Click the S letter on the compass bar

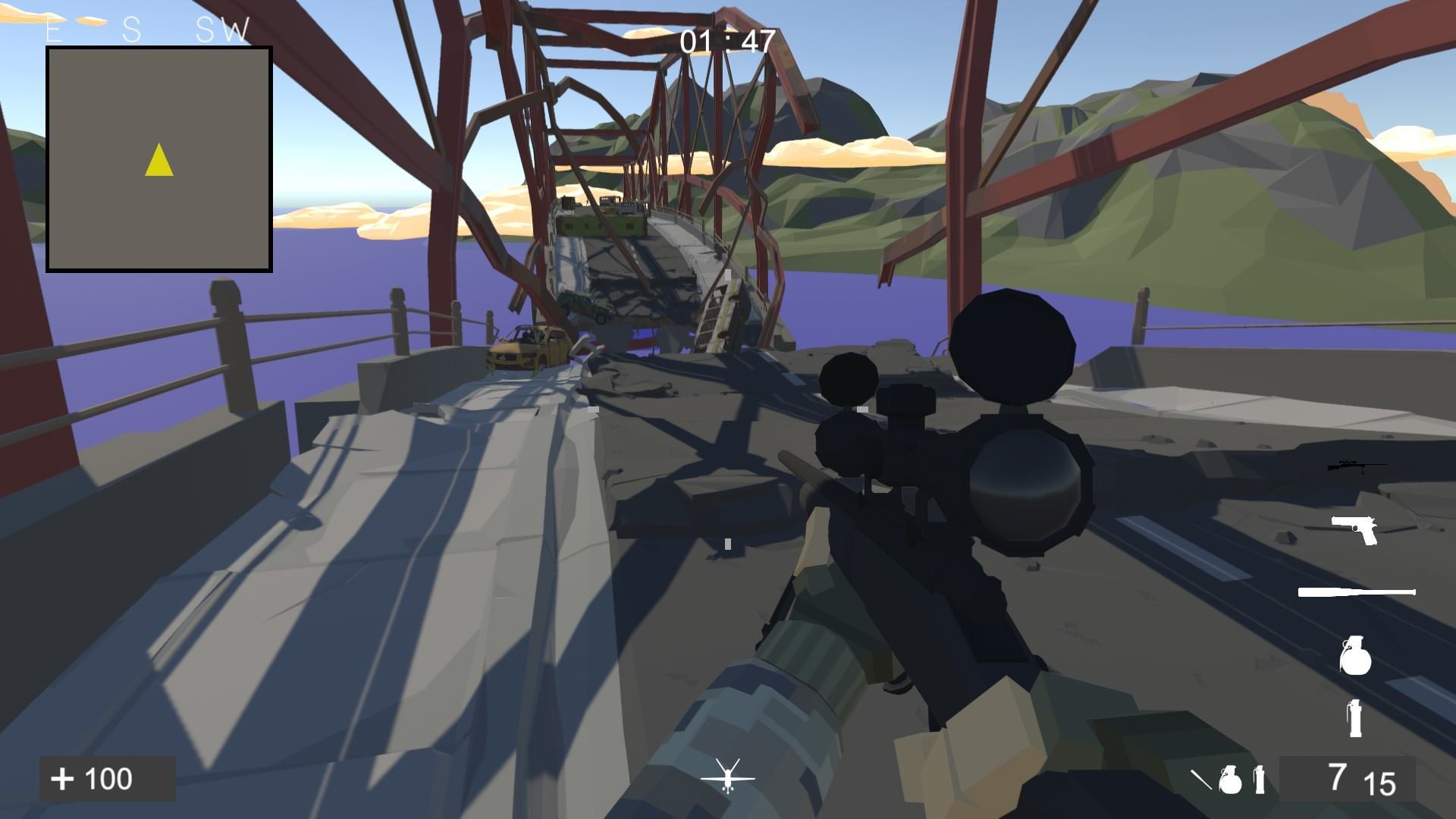pyautogui.click(x=131, y=29)
